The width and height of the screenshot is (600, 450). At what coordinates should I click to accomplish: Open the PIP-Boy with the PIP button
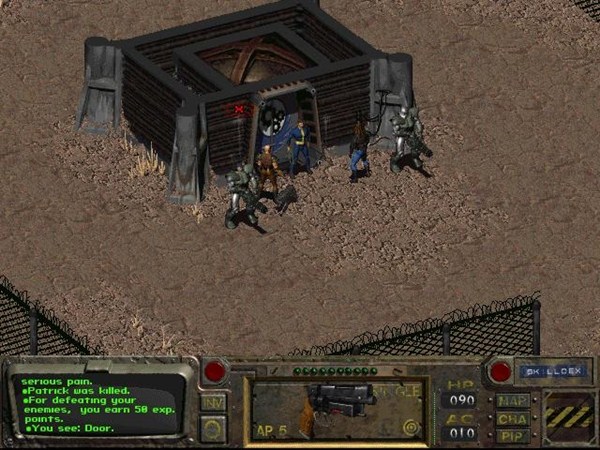coord(512,435)
